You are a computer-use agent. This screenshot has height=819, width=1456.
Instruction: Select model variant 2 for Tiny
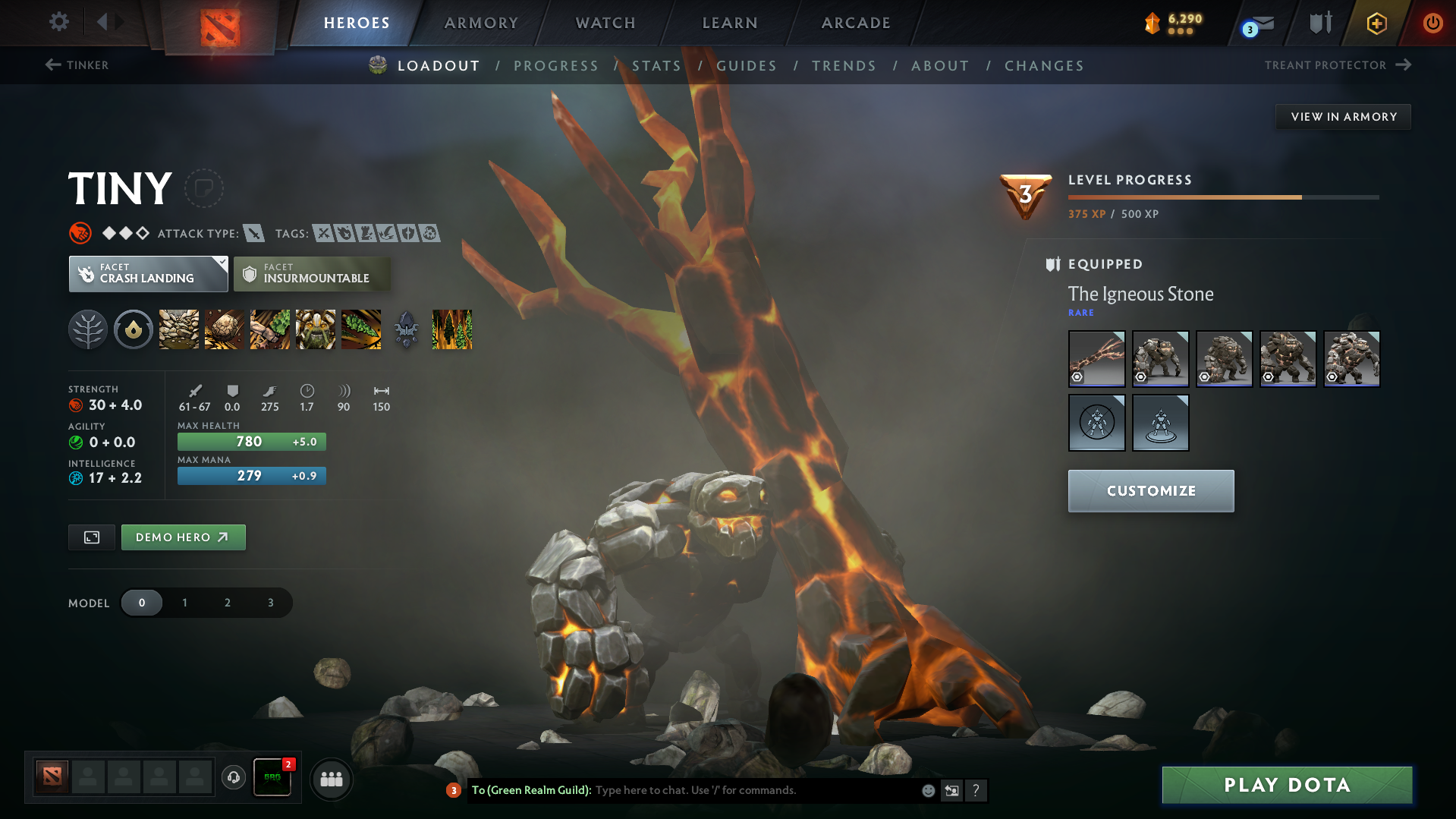tap(227, 602)
